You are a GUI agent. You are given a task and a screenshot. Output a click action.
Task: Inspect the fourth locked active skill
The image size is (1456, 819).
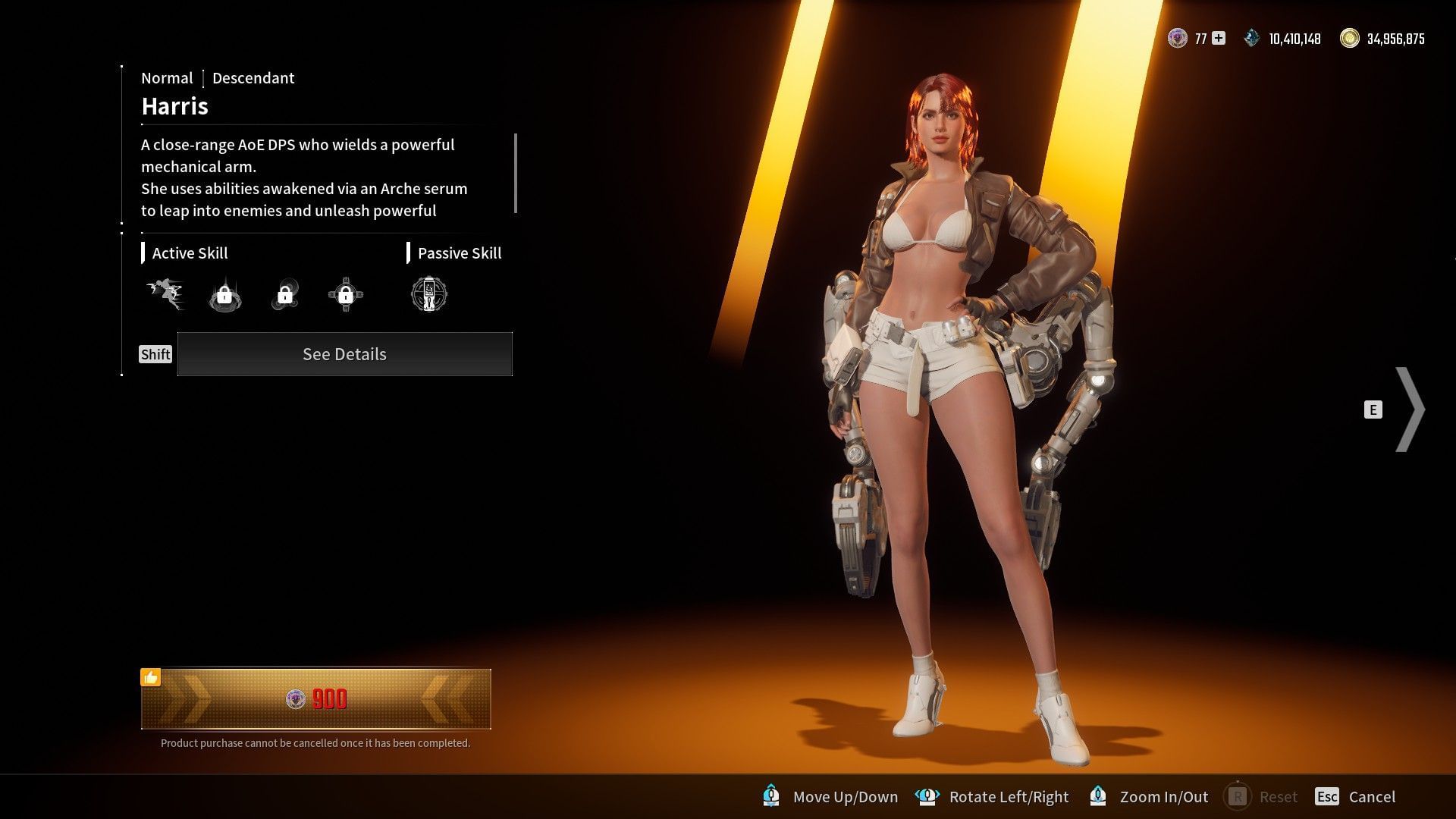[346, 295]
